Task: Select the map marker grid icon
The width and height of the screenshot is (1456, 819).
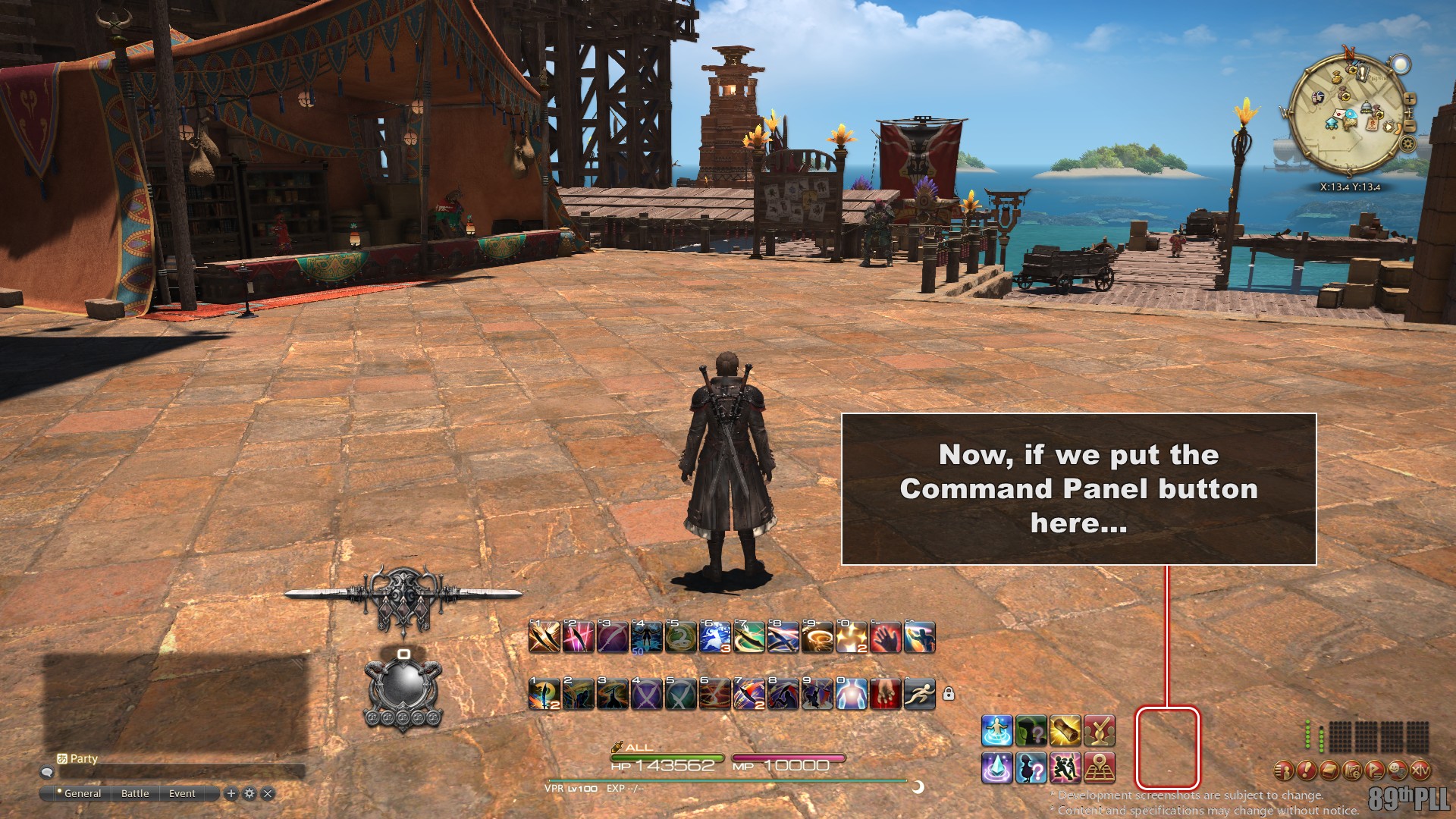Action: [x=1099, y=767]
